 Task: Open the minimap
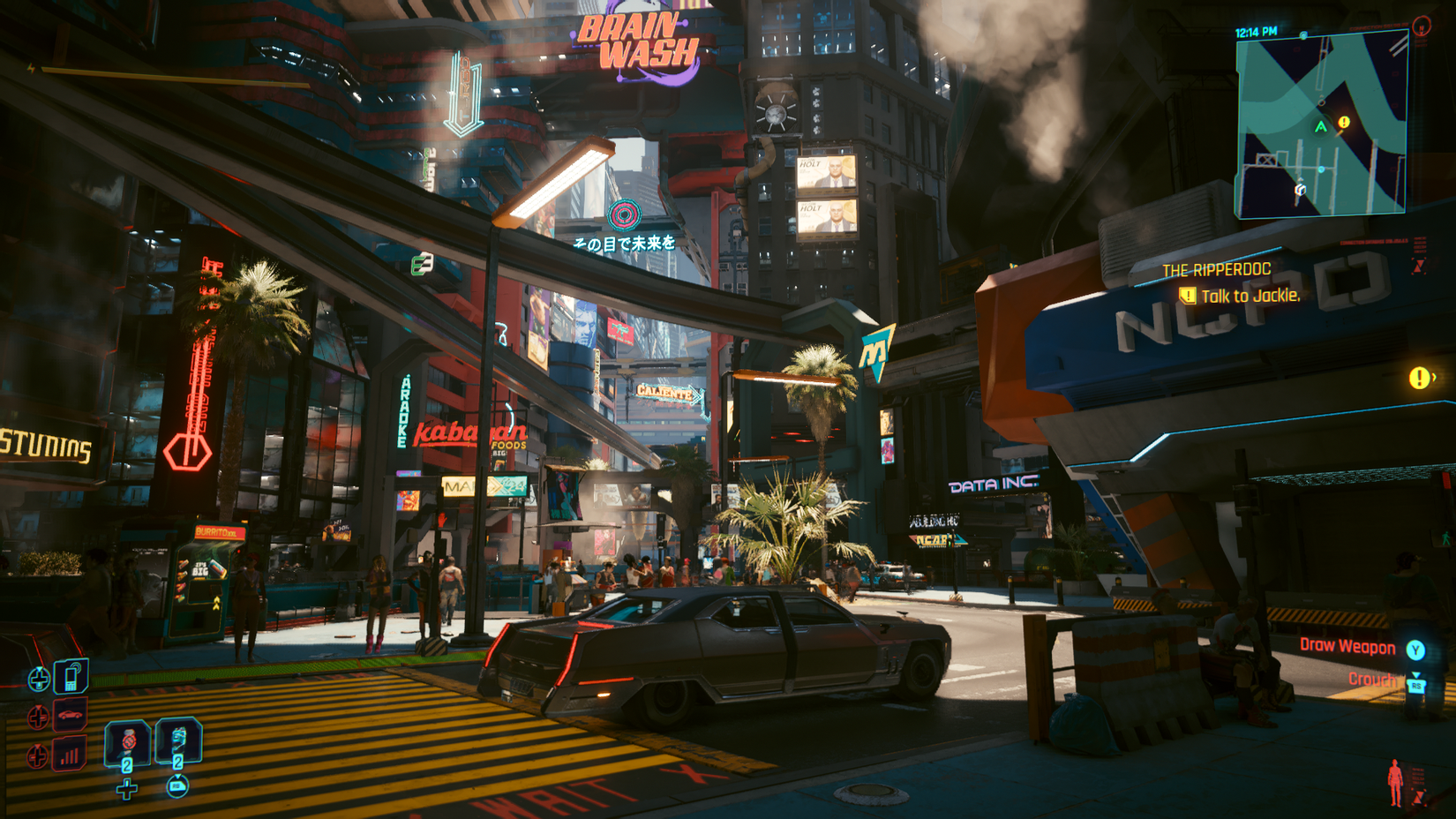tap(1321, 124)
